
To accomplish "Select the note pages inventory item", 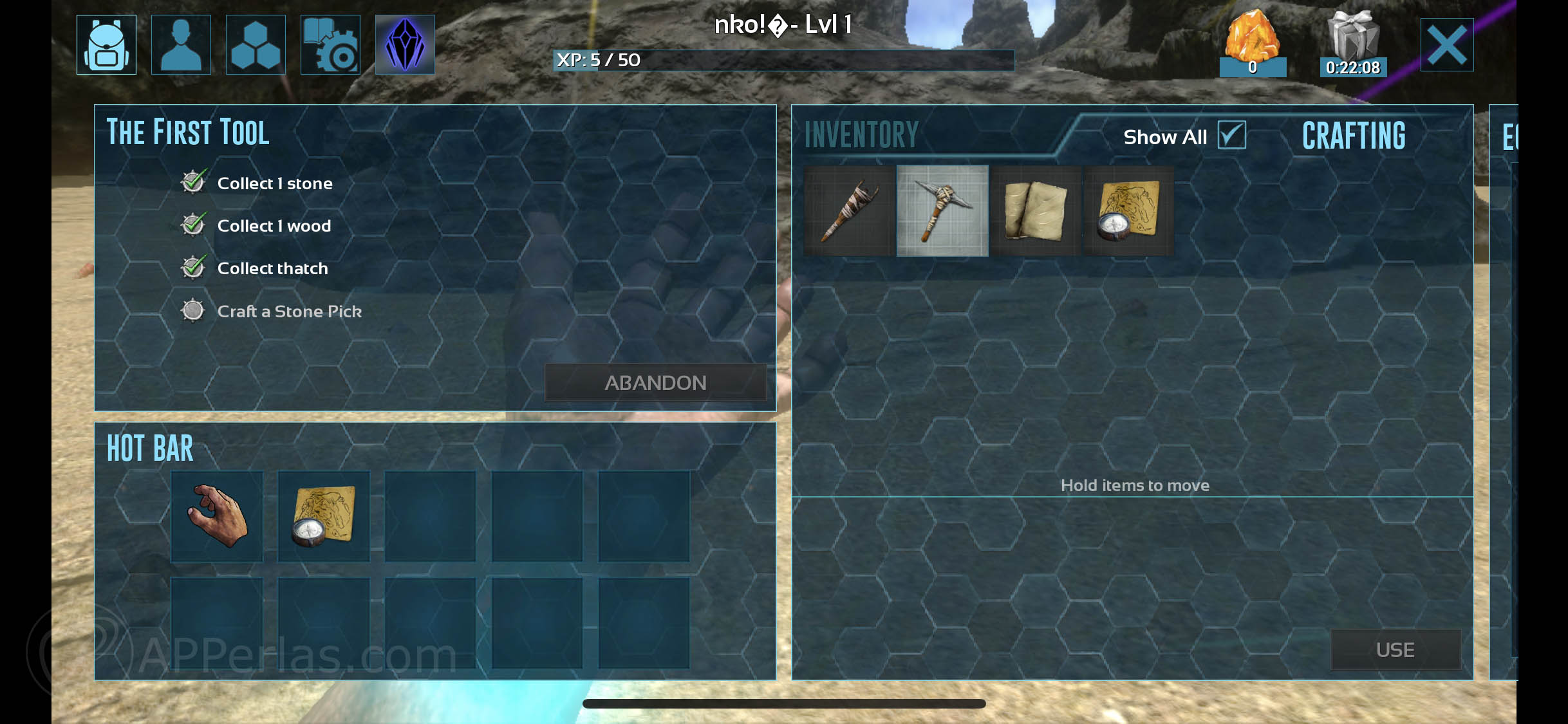I will coord(1036,210).
